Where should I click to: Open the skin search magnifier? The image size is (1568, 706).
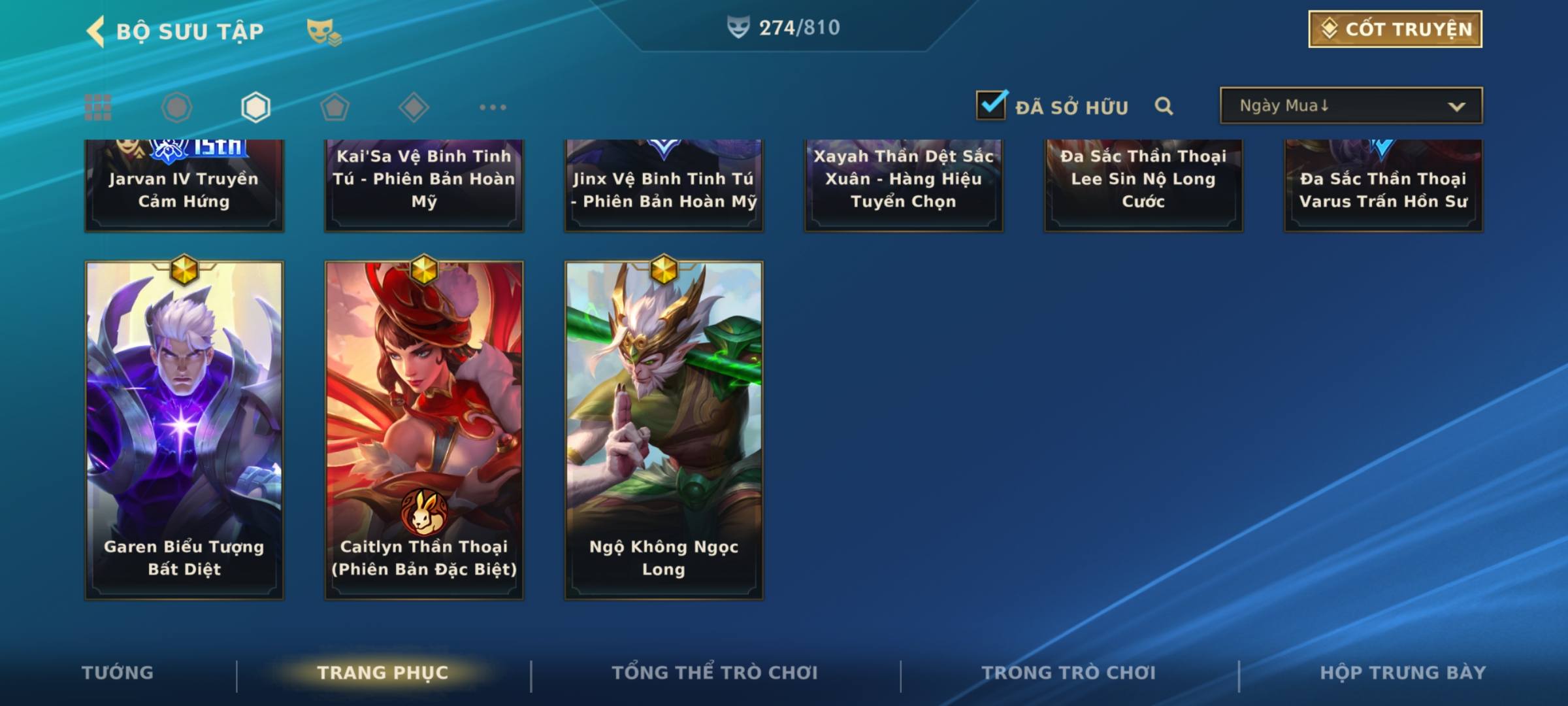1164,106
